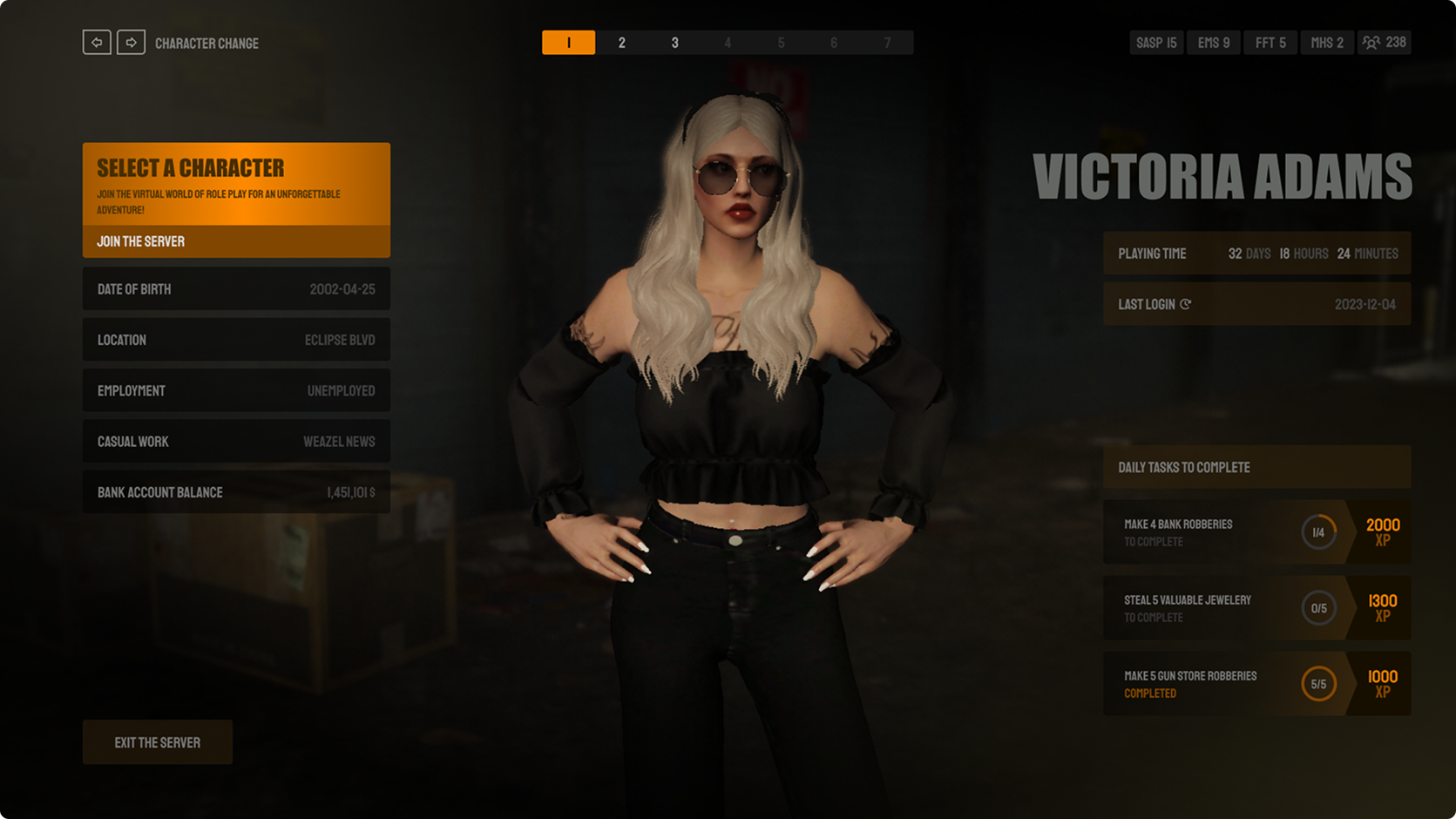Click the next character arrow icon
The image size is (1456, 819).
pyautogui.click(x=131, y=42)
